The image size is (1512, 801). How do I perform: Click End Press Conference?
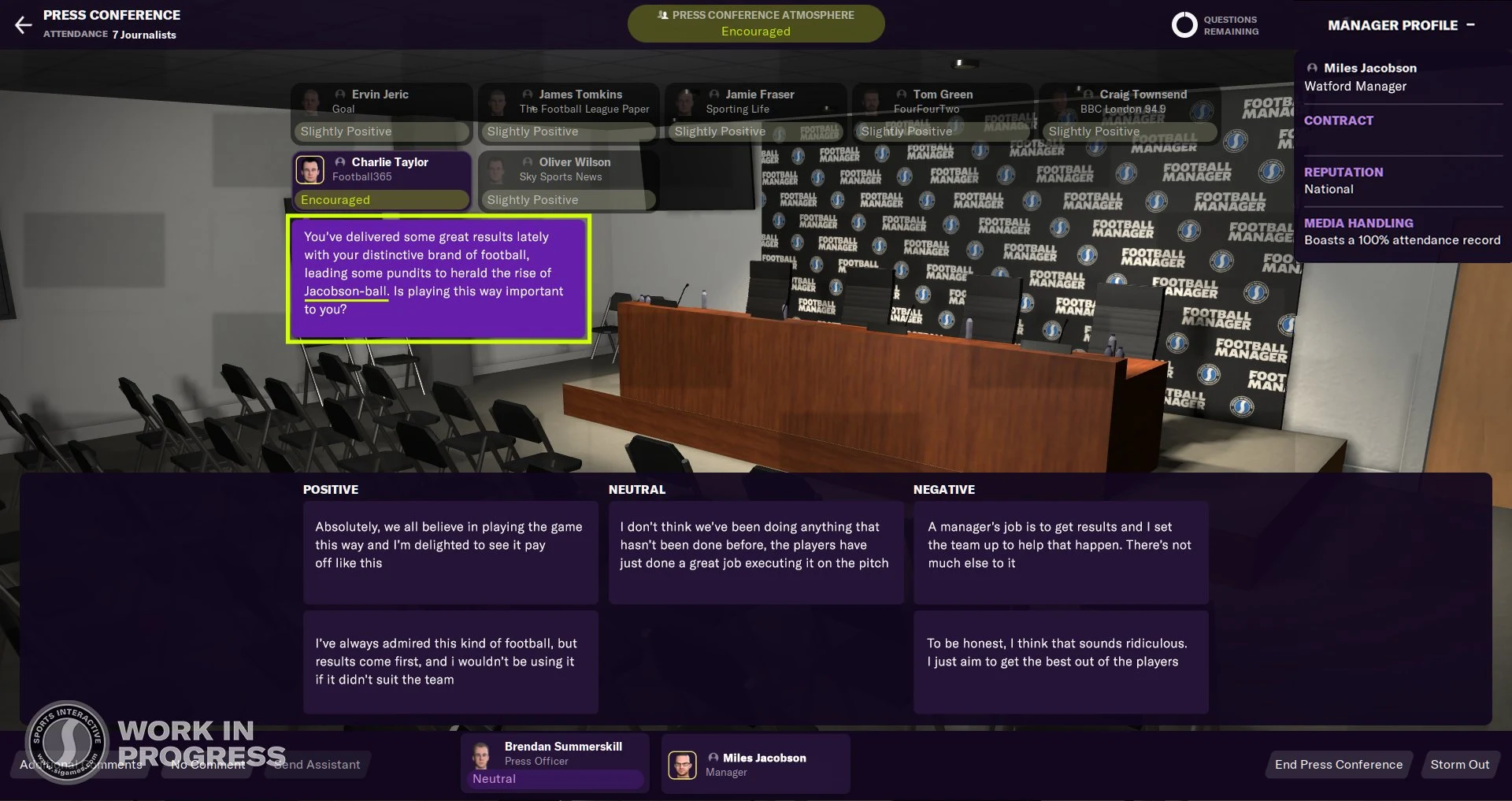pyautogui.click(x=1337, y=764)
